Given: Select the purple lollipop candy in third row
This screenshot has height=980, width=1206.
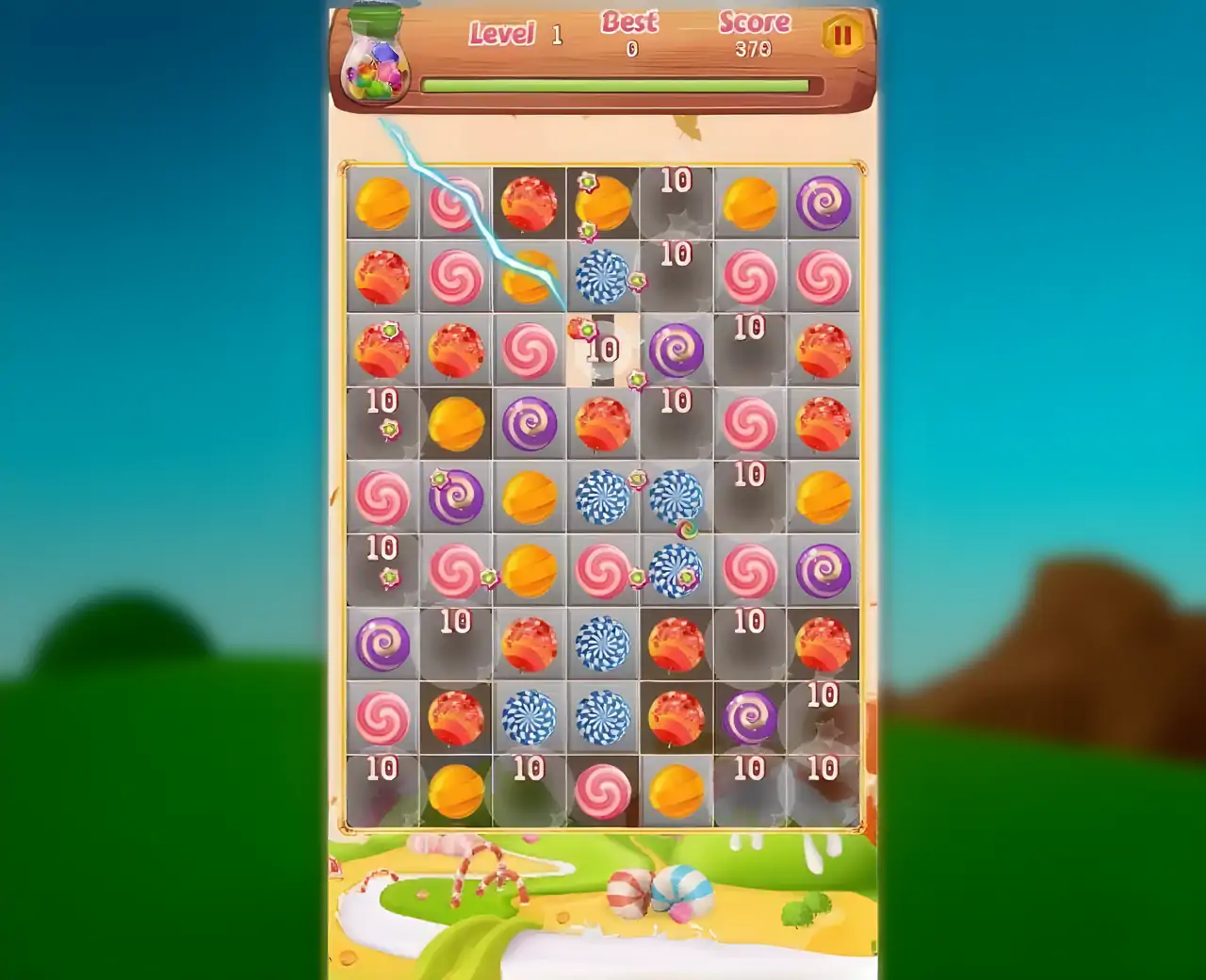Looking at the screenshot, I should coord(674,351).
